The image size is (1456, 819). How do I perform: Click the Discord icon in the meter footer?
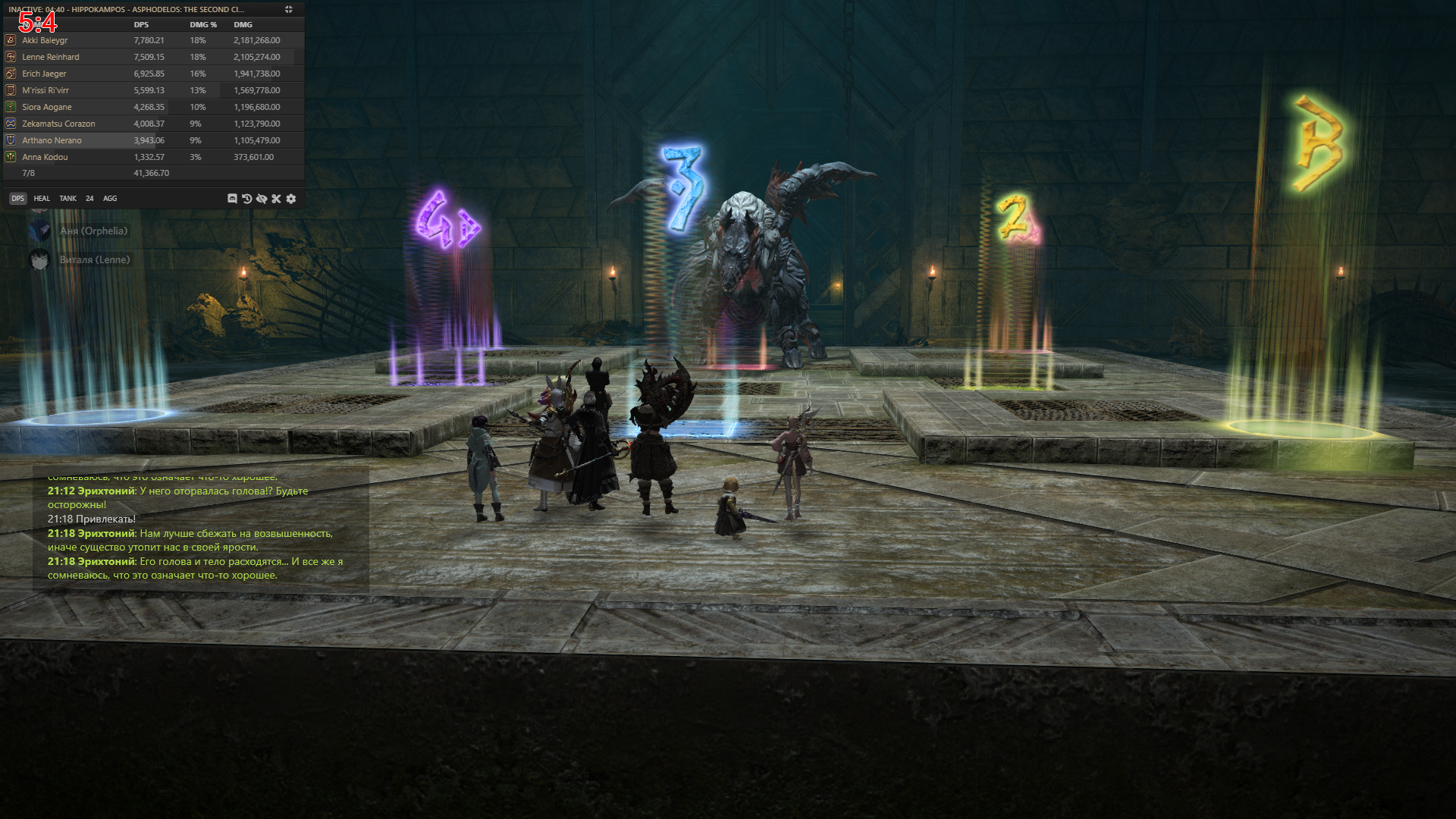232,199
